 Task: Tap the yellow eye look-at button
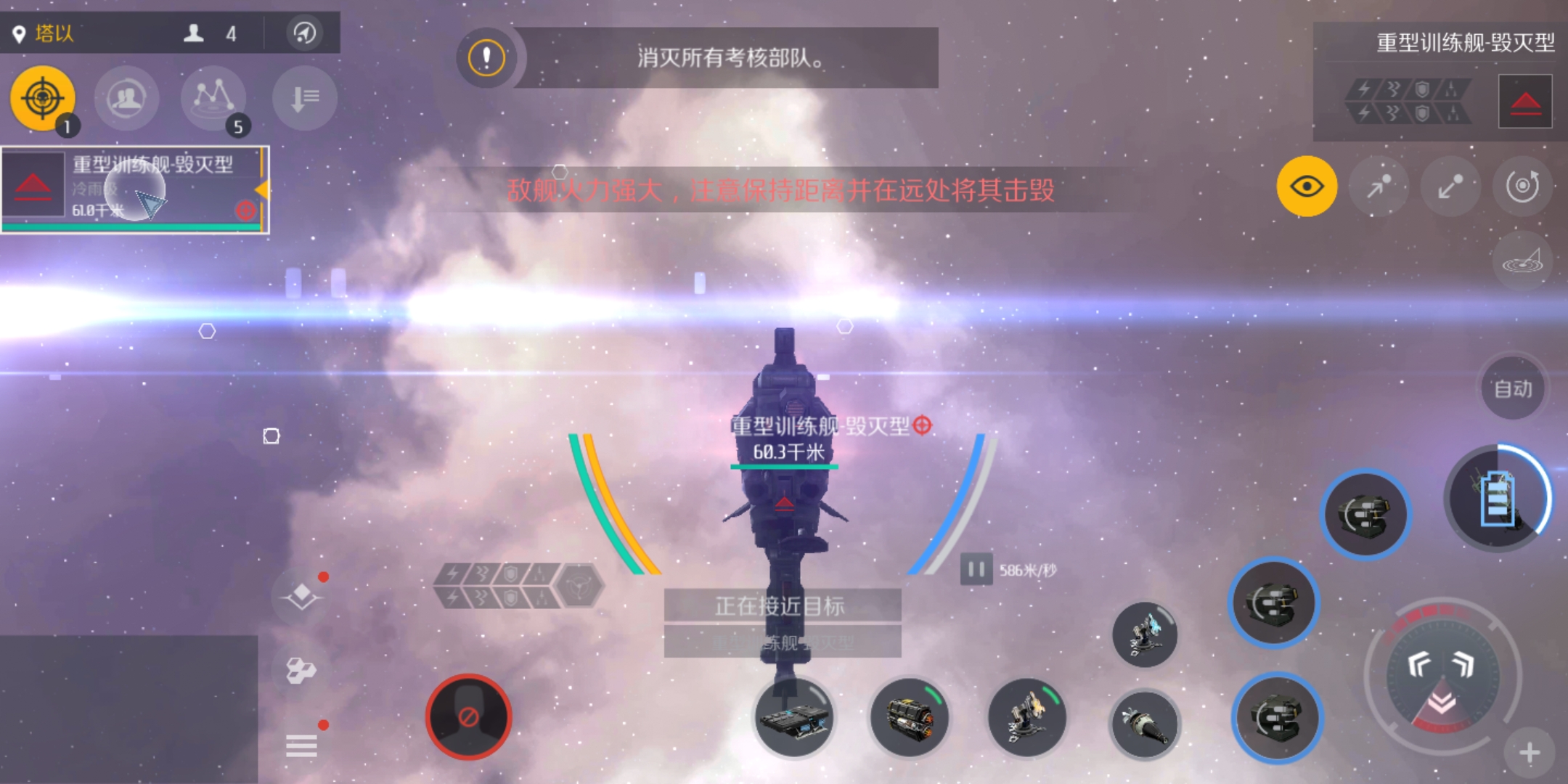coord(1307,187)
